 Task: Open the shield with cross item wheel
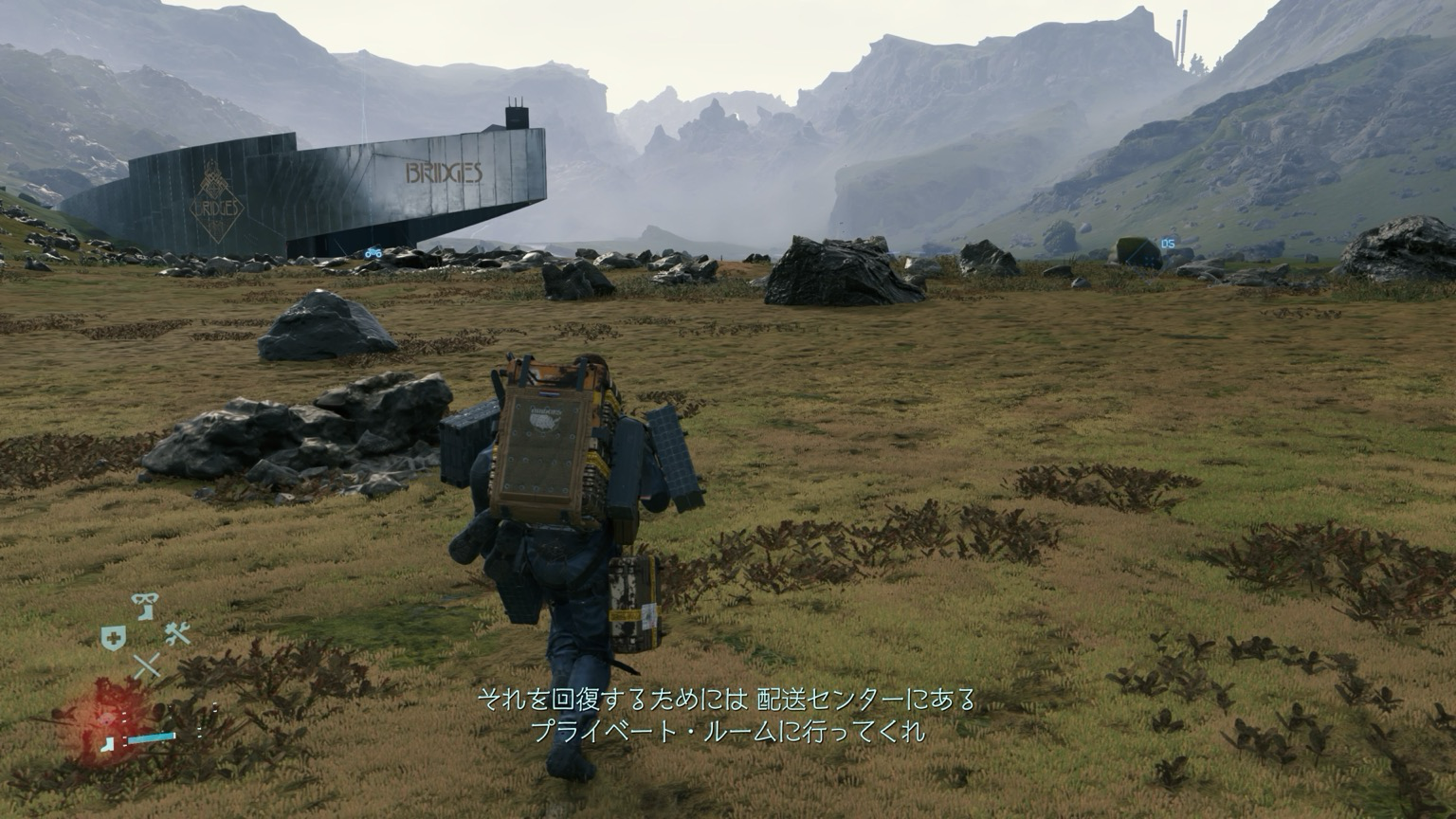click(x=111, y=638)
